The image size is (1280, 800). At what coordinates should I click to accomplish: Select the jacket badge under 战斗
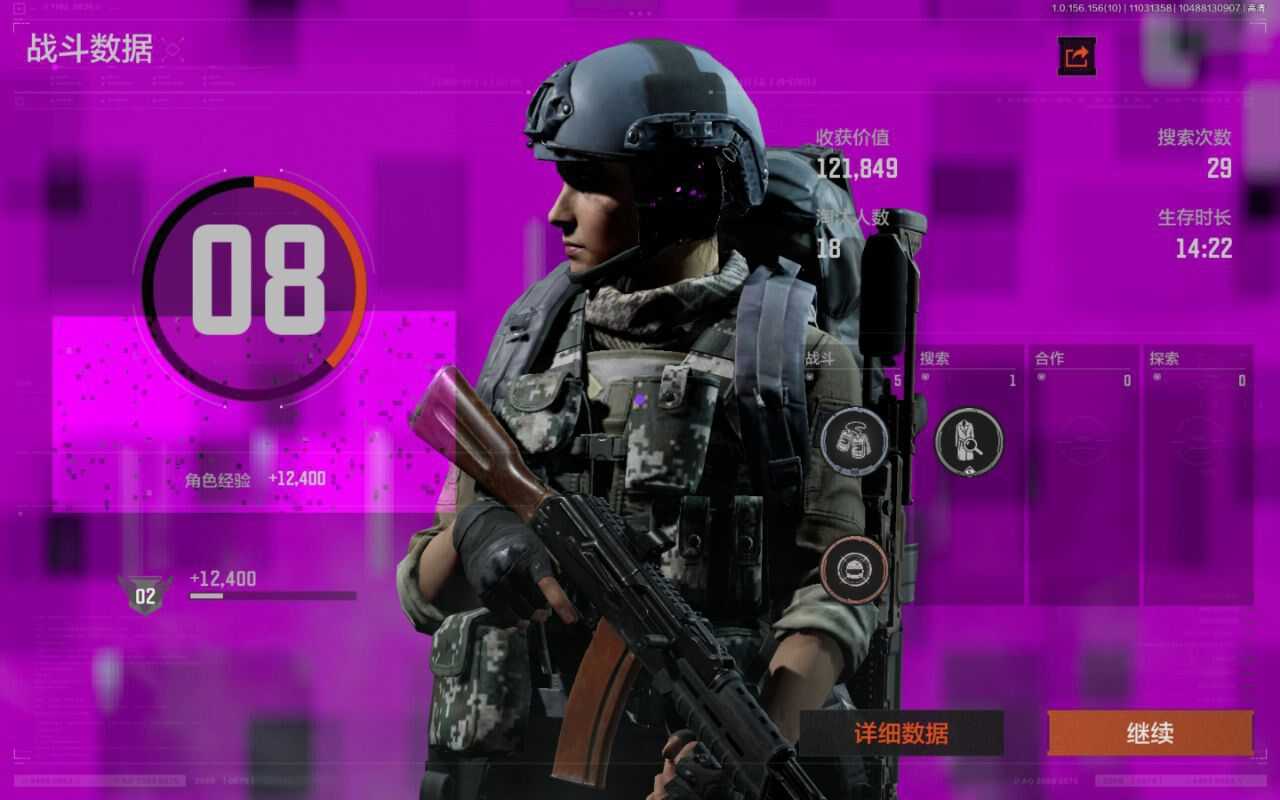[x=854, y=441]
